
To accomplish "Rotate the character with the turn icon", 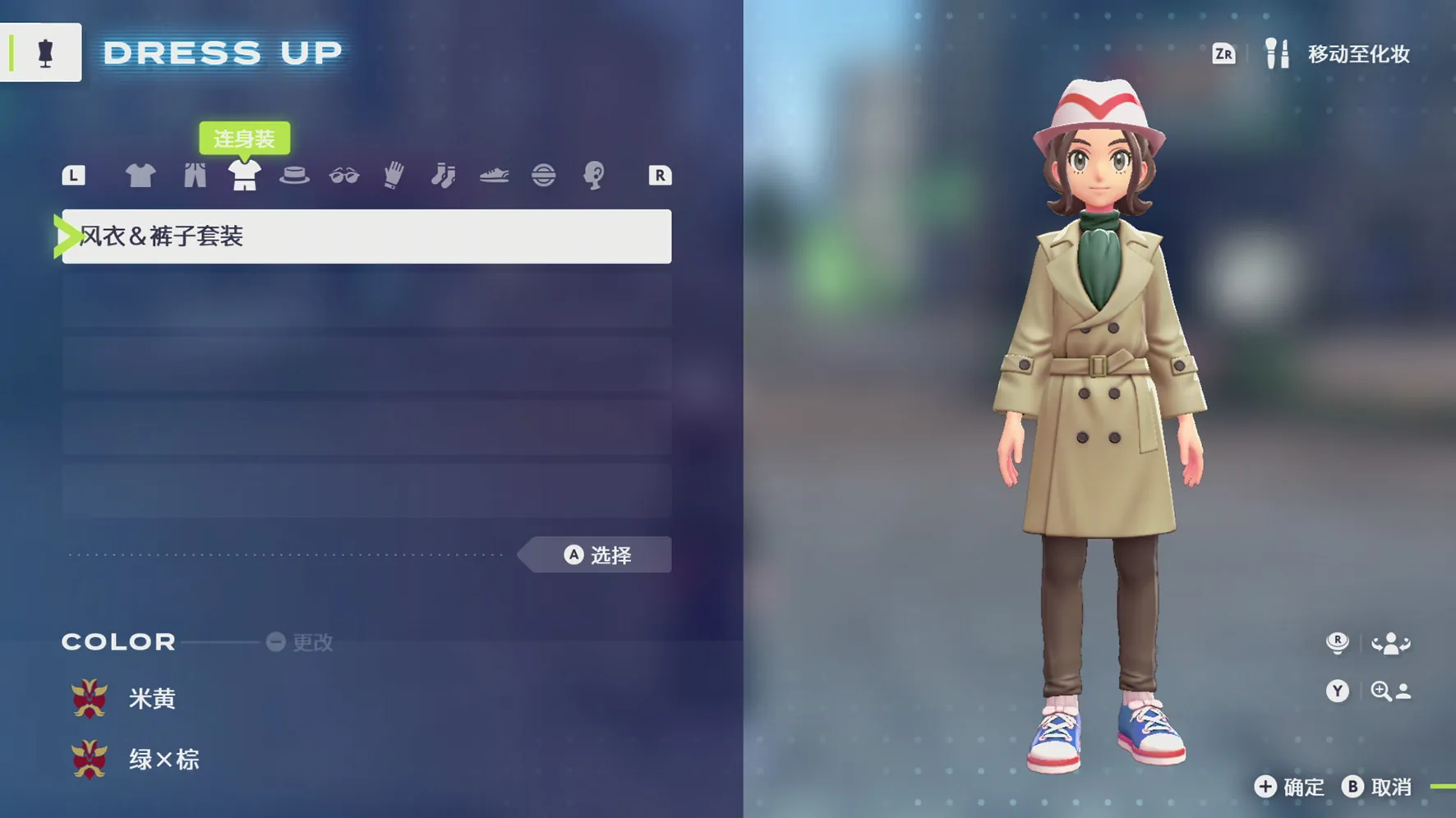I will click(1389, 644).
